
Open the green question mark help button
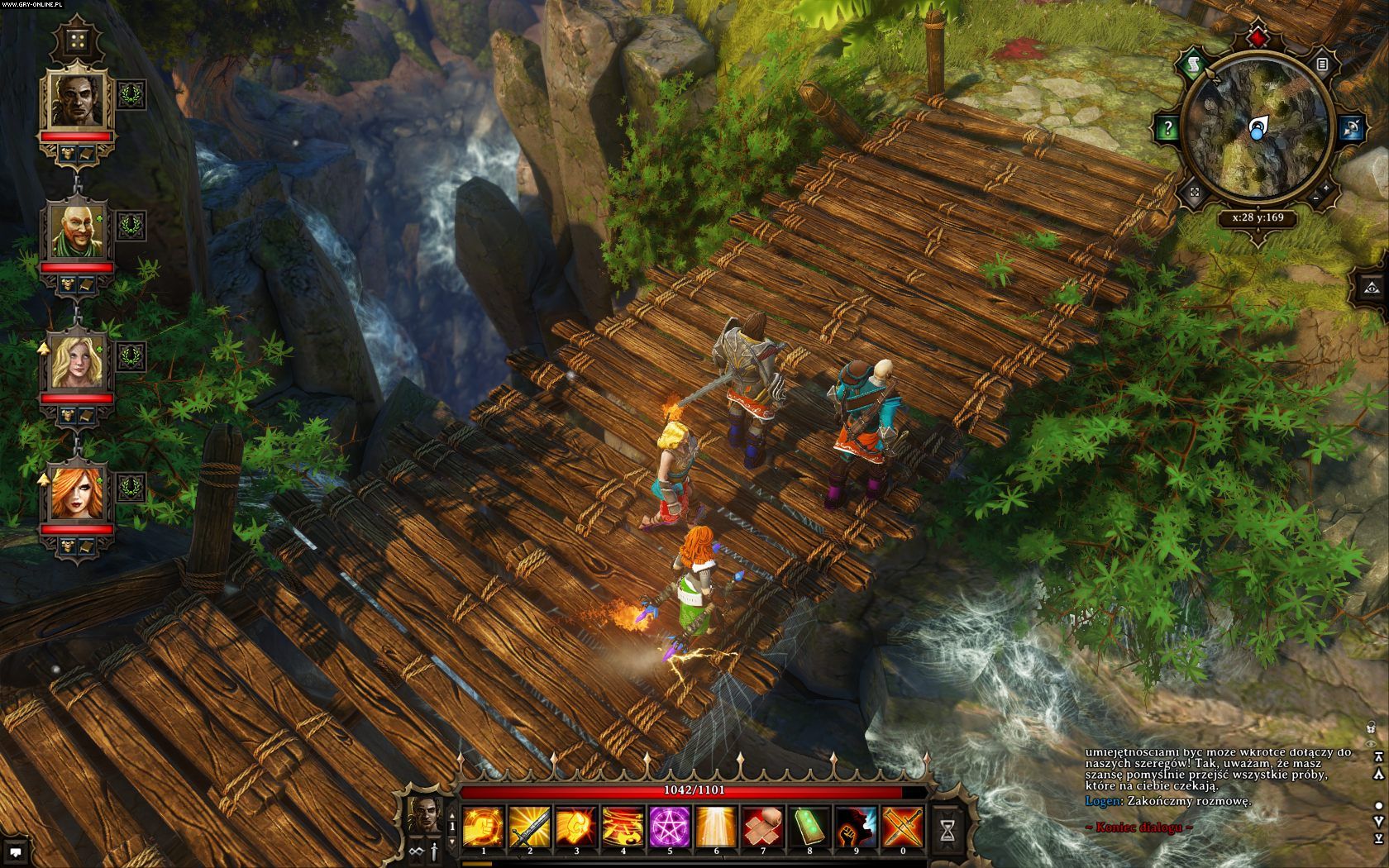pyautogui.click(x=1167, y=127)
